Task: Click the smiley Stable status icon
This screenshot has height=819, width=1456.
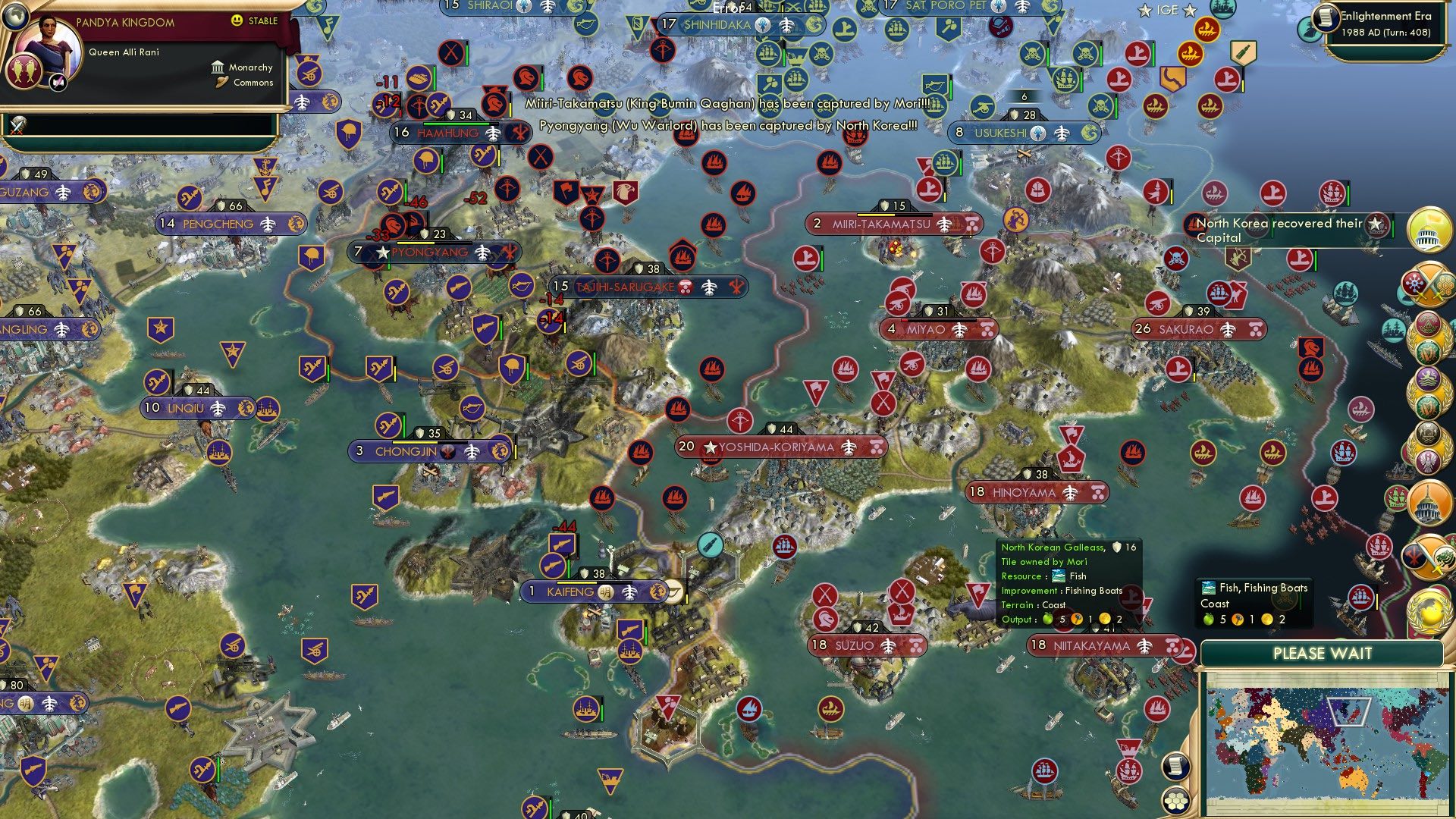Action: (x=237, y=20)
